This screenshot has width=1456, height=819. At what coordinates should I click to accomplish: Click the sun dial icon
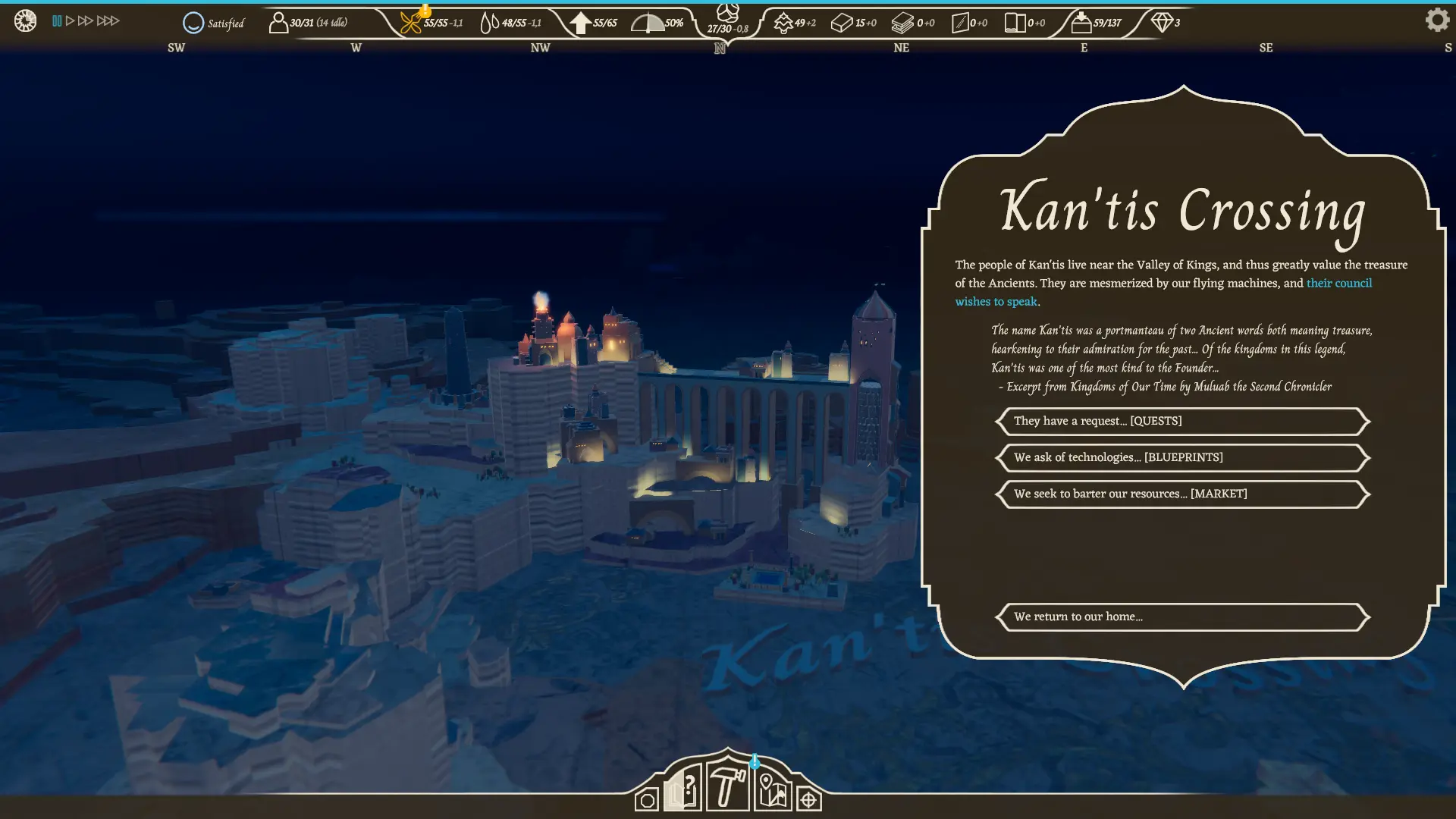pyautogui.click(x=25, y=20)
